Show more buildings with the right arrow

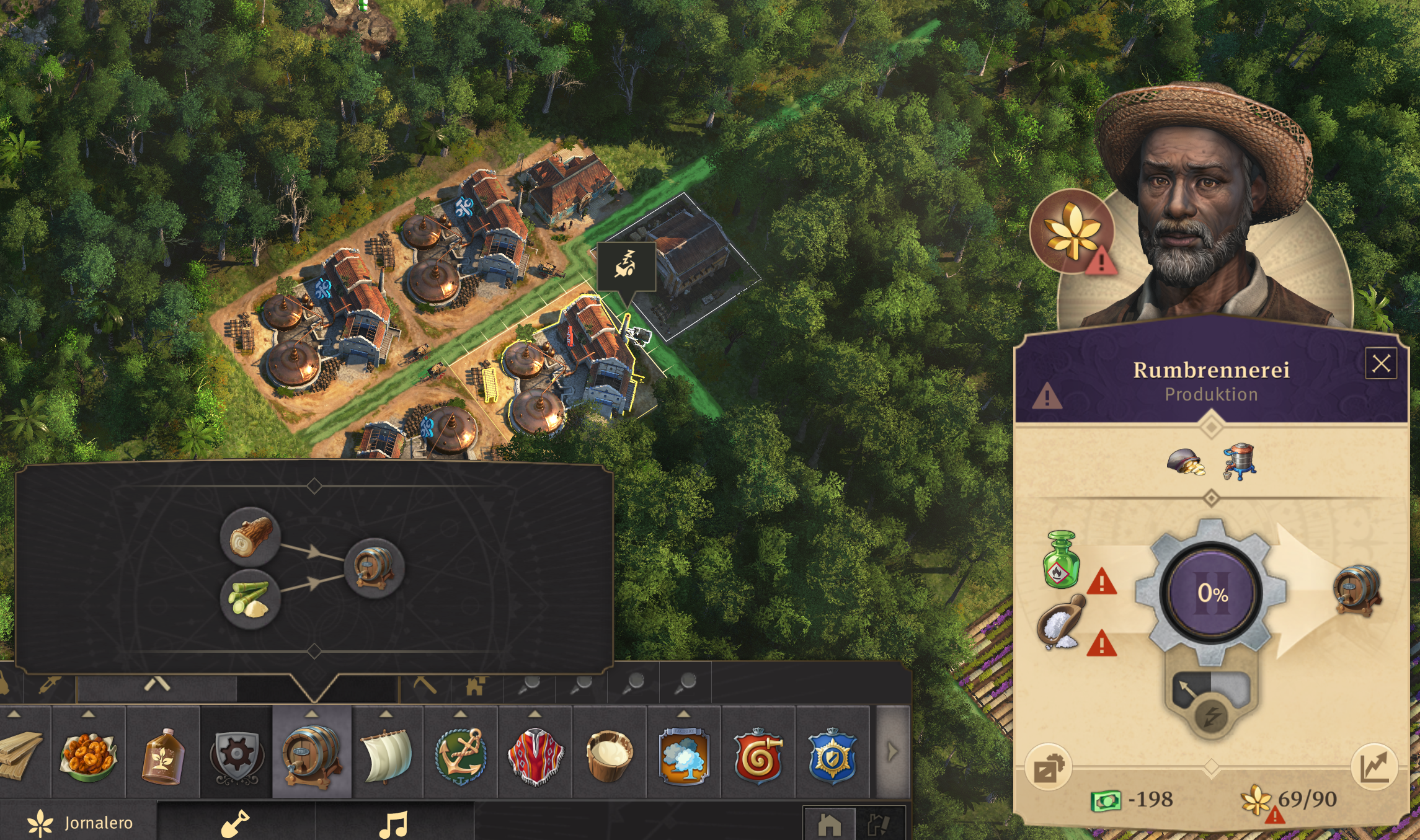892,753
